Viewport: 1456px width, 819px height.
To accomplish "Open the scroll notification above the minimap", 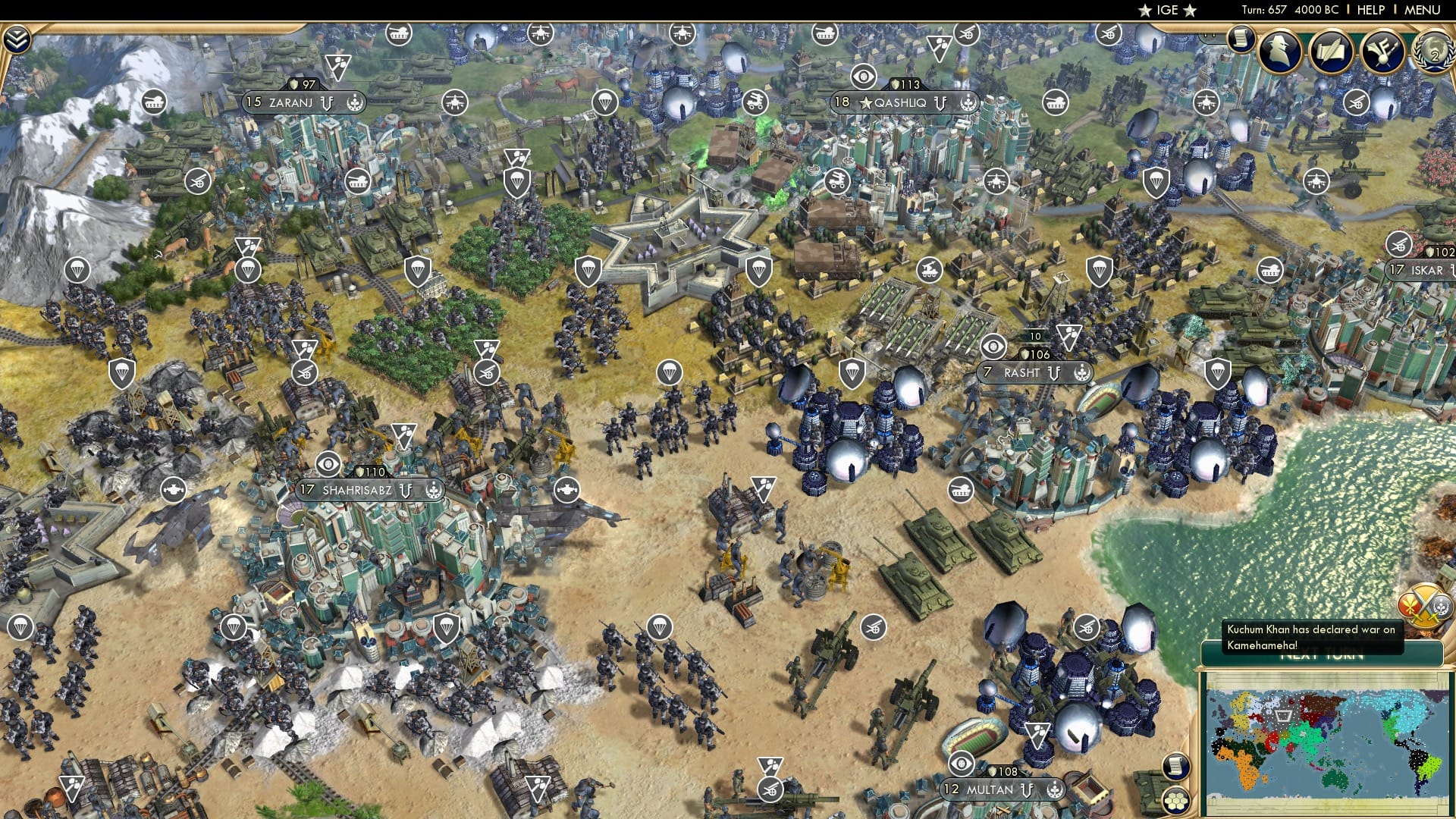I will pos(1175,767).
